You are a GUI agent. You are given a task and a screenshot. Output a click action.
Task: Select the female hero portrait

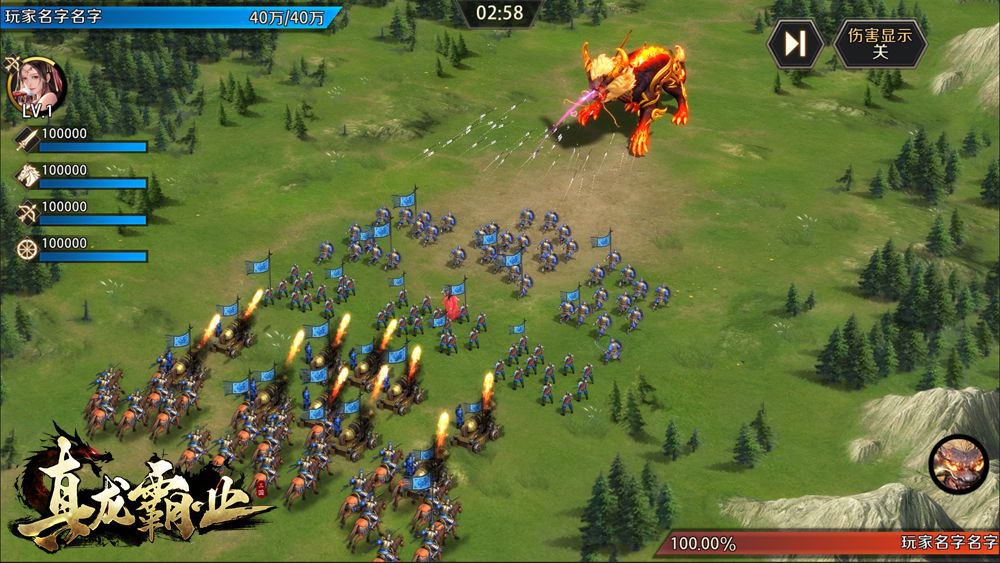[38, 82]
